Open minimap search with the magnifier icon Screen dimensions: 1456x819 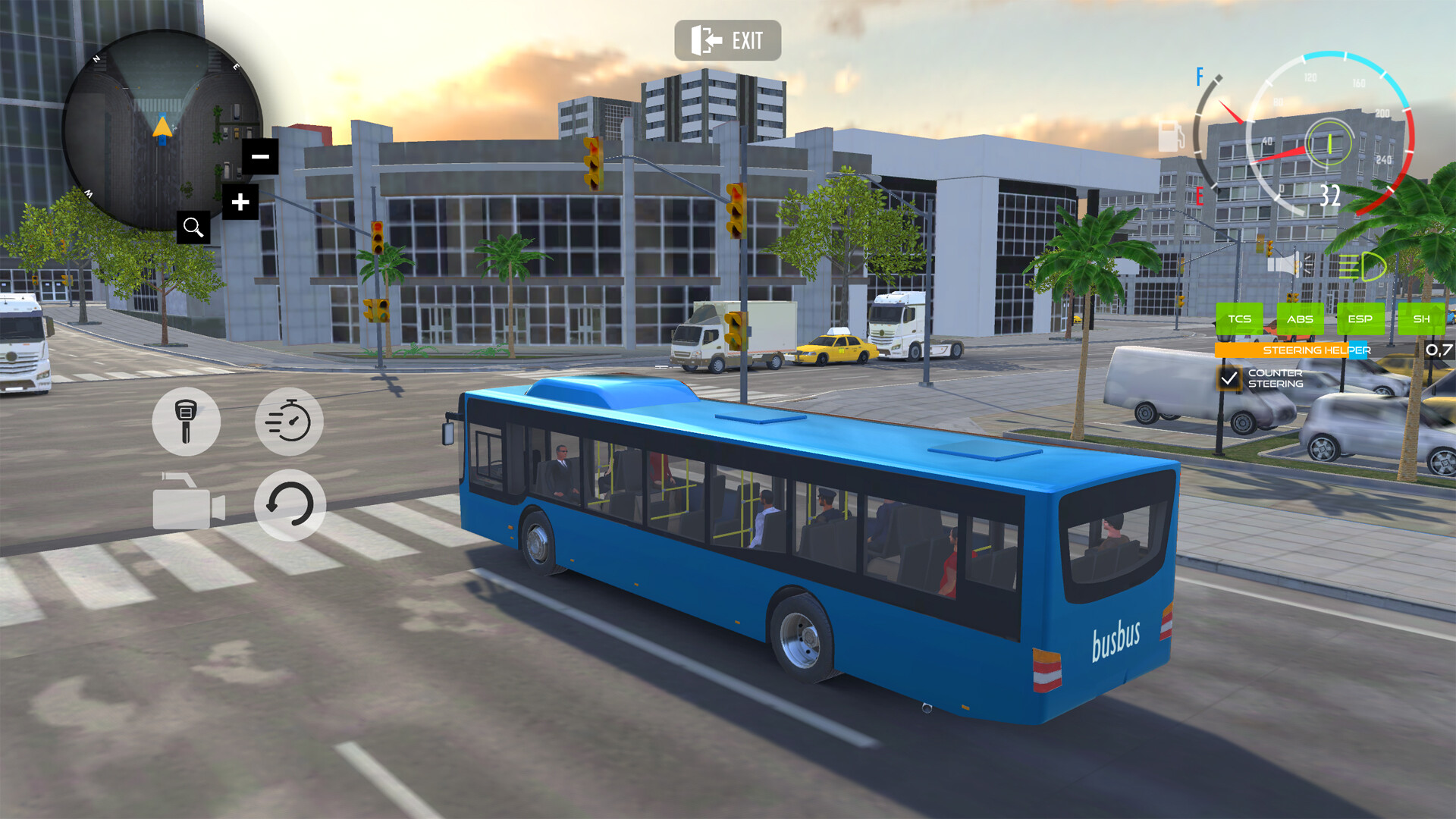pyautogui.click(x=194, y=227)
